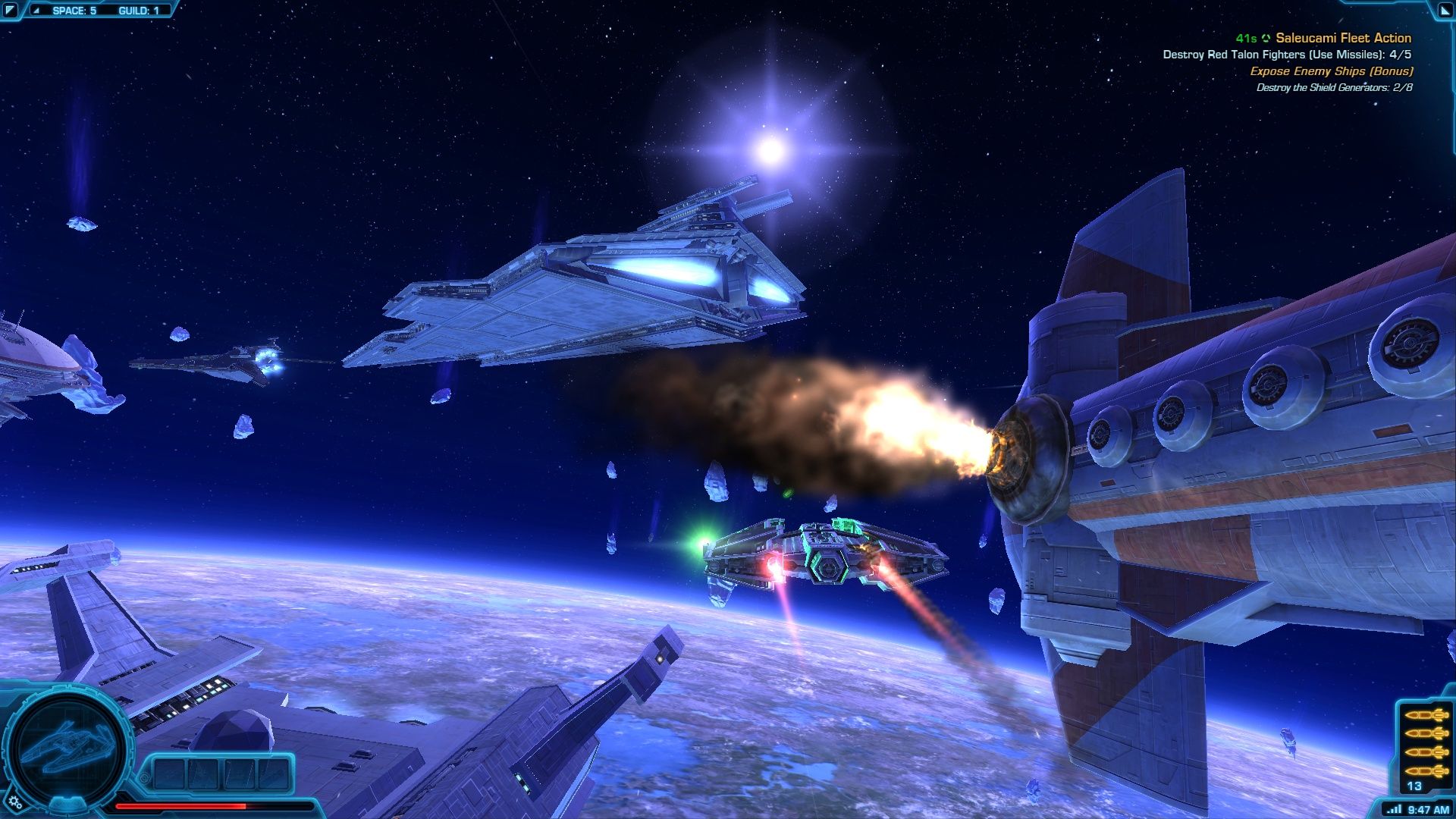Image resolution: width=1456 pixels, height=819 pixels.
Task: Collapse the top-right corner panel arrow
Action: [1445, 10]
